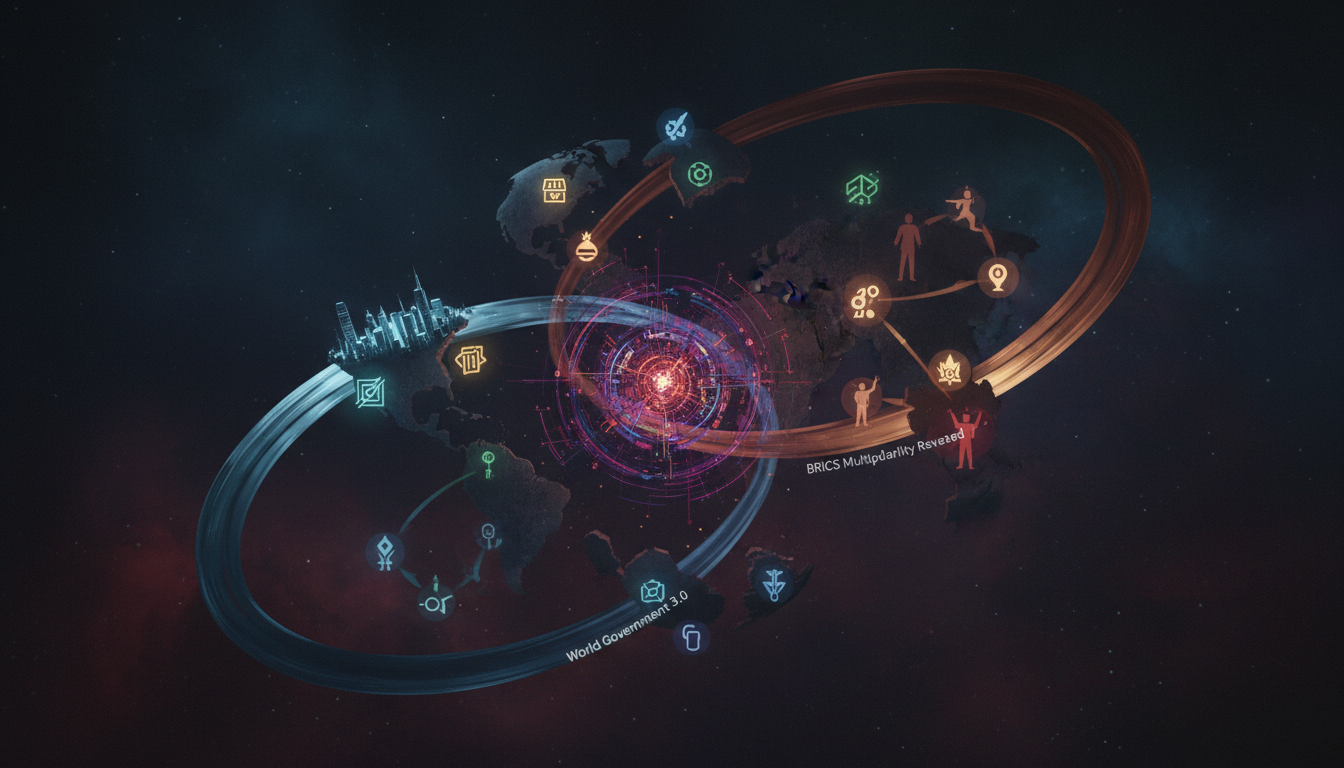Image resolution: width=1344 pixels, height=768 pixels.
Task: Select the yellow barrel marker
Action: (x=470, y=359)
